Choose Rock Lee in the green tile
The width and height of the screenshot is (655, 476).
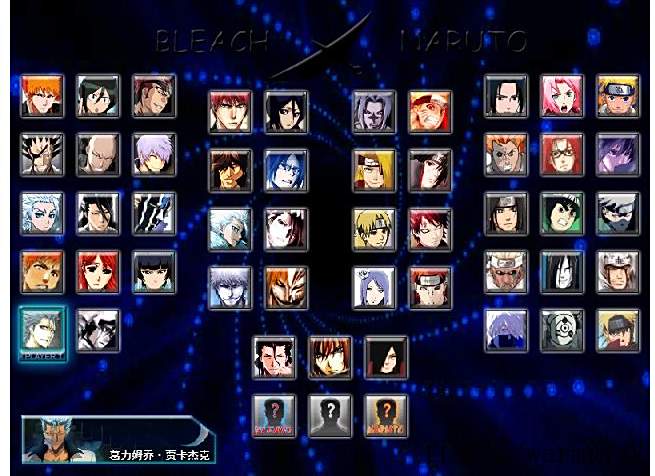tap(562, 212)
